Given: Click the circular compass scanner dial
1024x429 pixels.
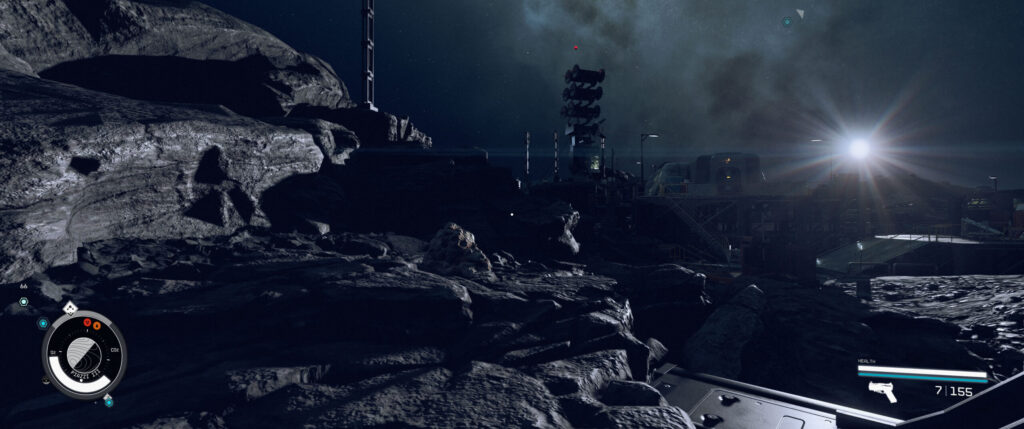Looking at the screenshot, I should pos(84,354).
